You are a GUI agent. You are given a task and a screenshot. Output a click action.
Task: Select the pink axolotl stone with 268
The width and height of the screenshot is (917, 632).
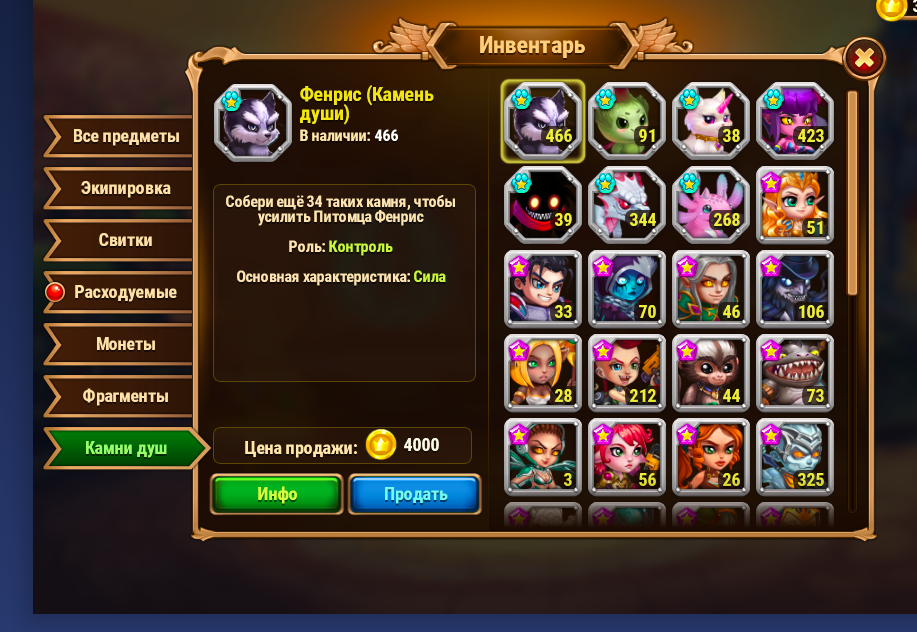point(710,205)
